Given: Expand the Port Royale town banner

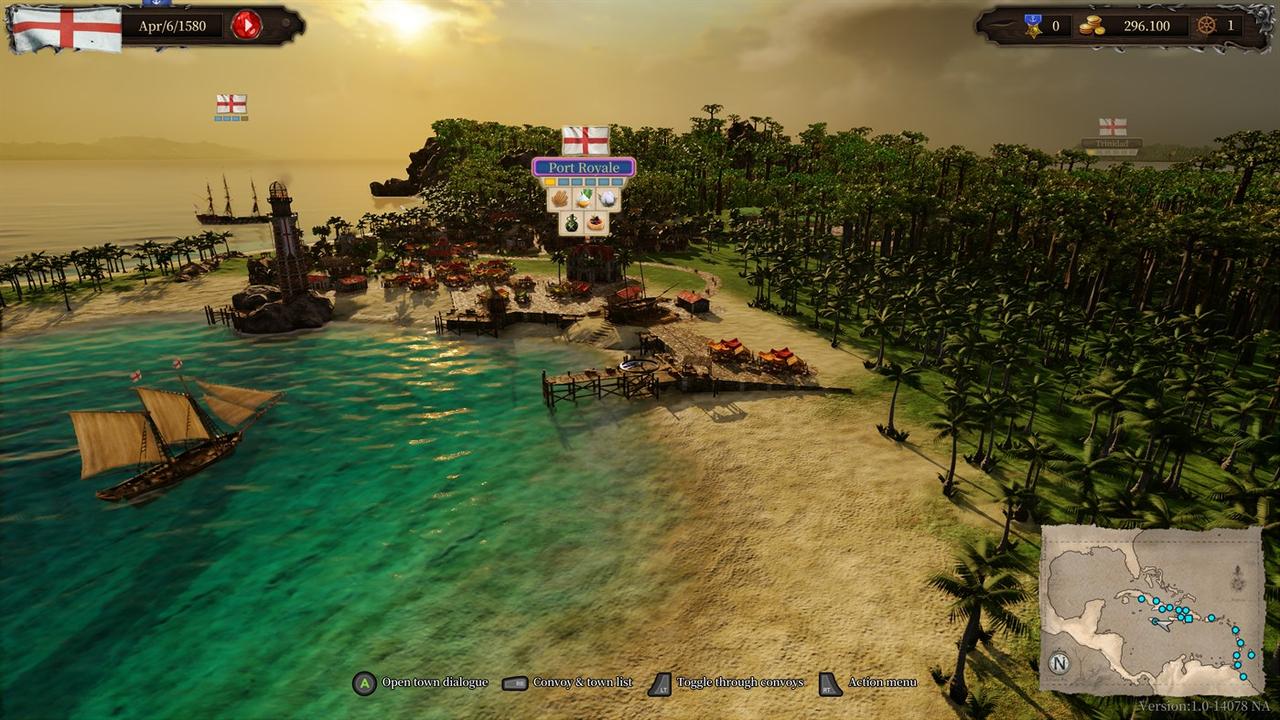Looking at the screenshot, I should click(x=584, y=167).
